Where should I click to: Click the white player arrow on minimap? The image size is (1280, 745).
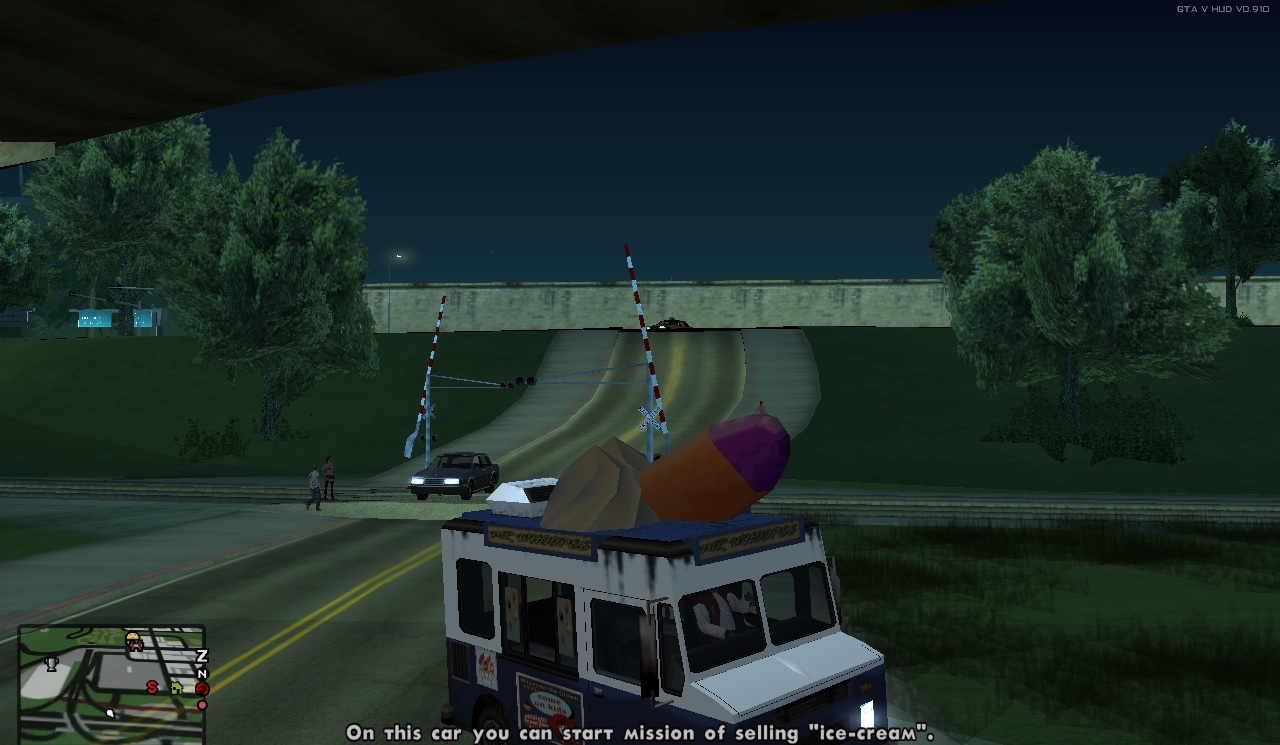pos(110,713)
